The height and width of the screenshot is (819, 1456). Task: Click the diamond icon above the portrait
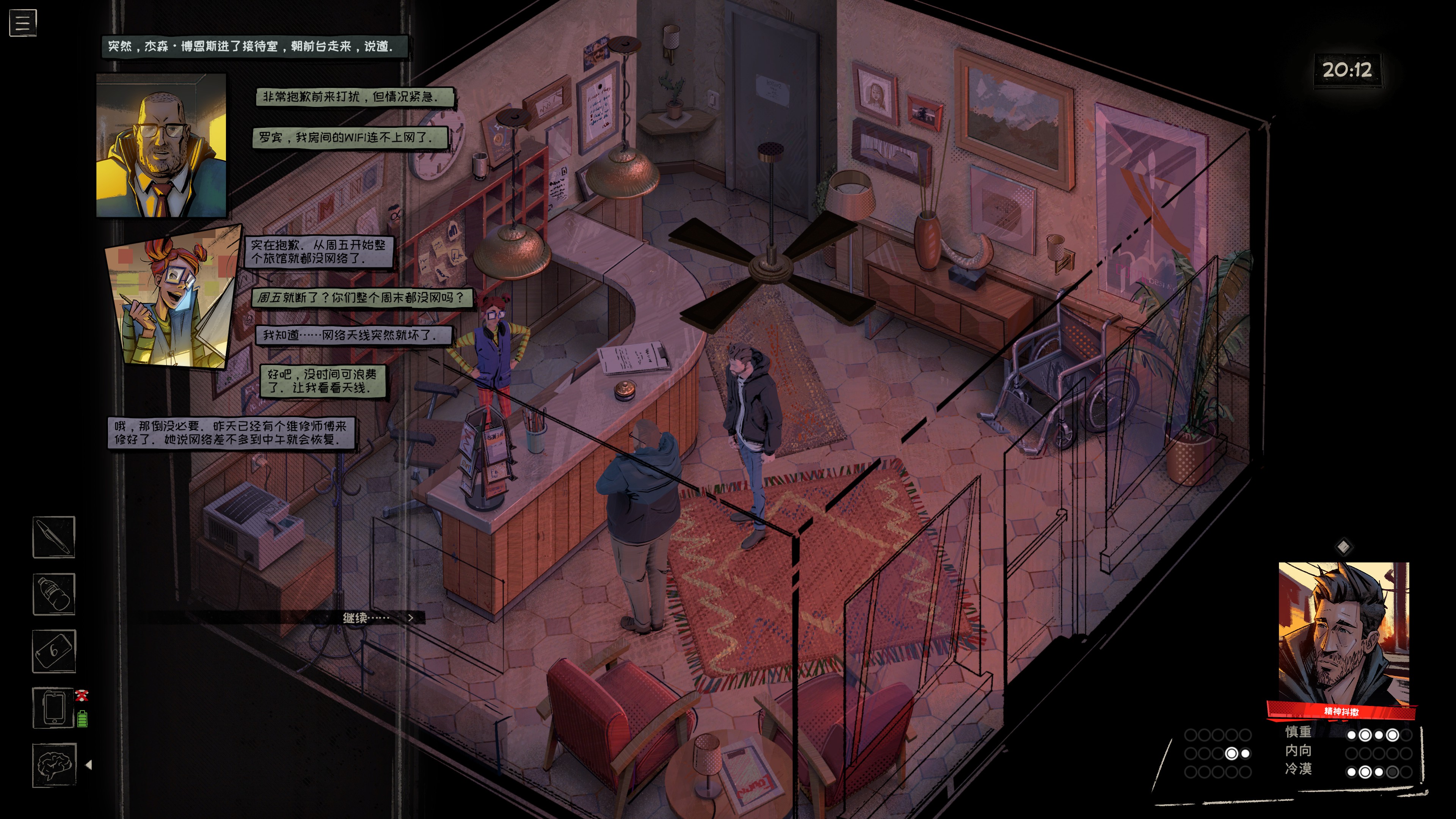[1343, 546]
